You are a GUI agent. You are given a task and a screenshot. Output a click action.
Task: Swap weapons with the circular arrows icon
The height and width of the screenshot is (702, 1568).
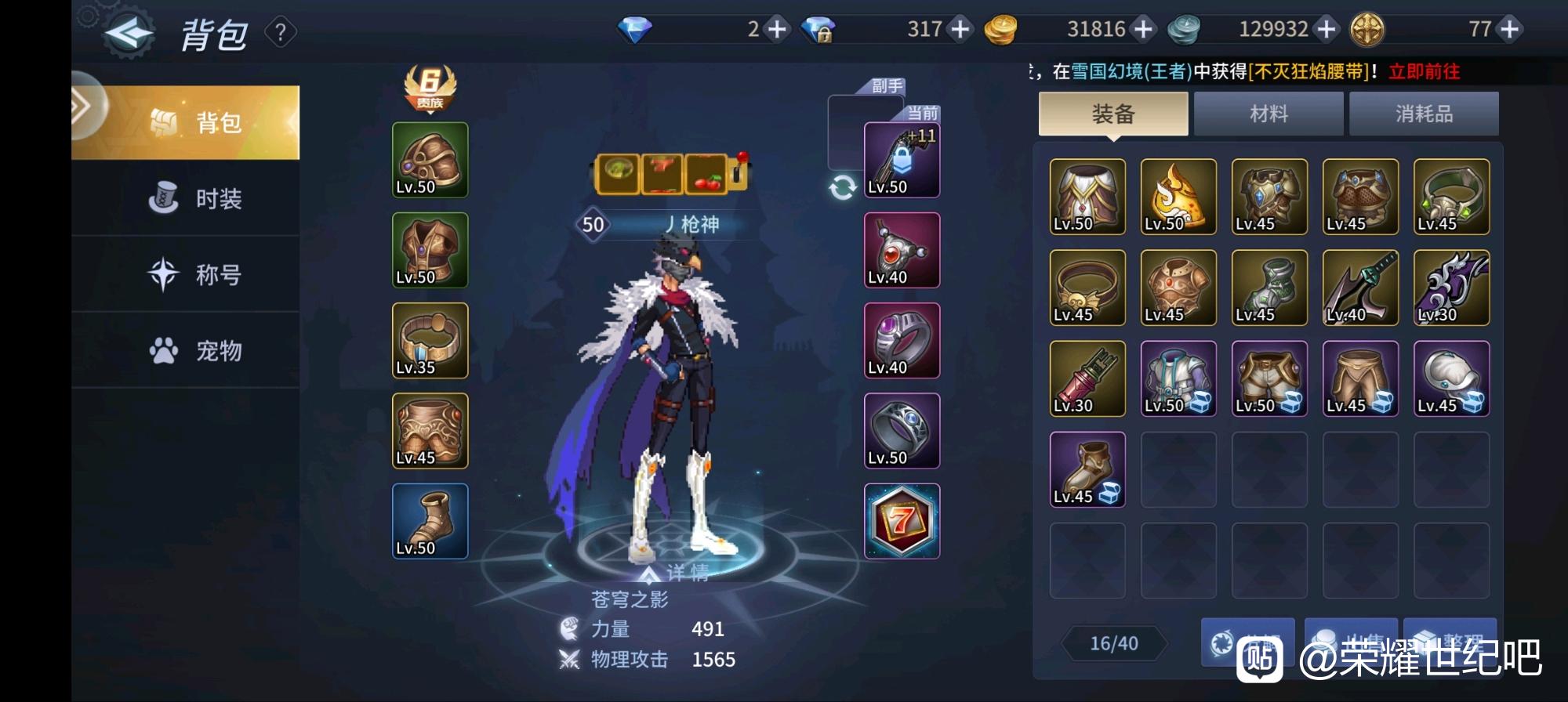coord(843,187)
